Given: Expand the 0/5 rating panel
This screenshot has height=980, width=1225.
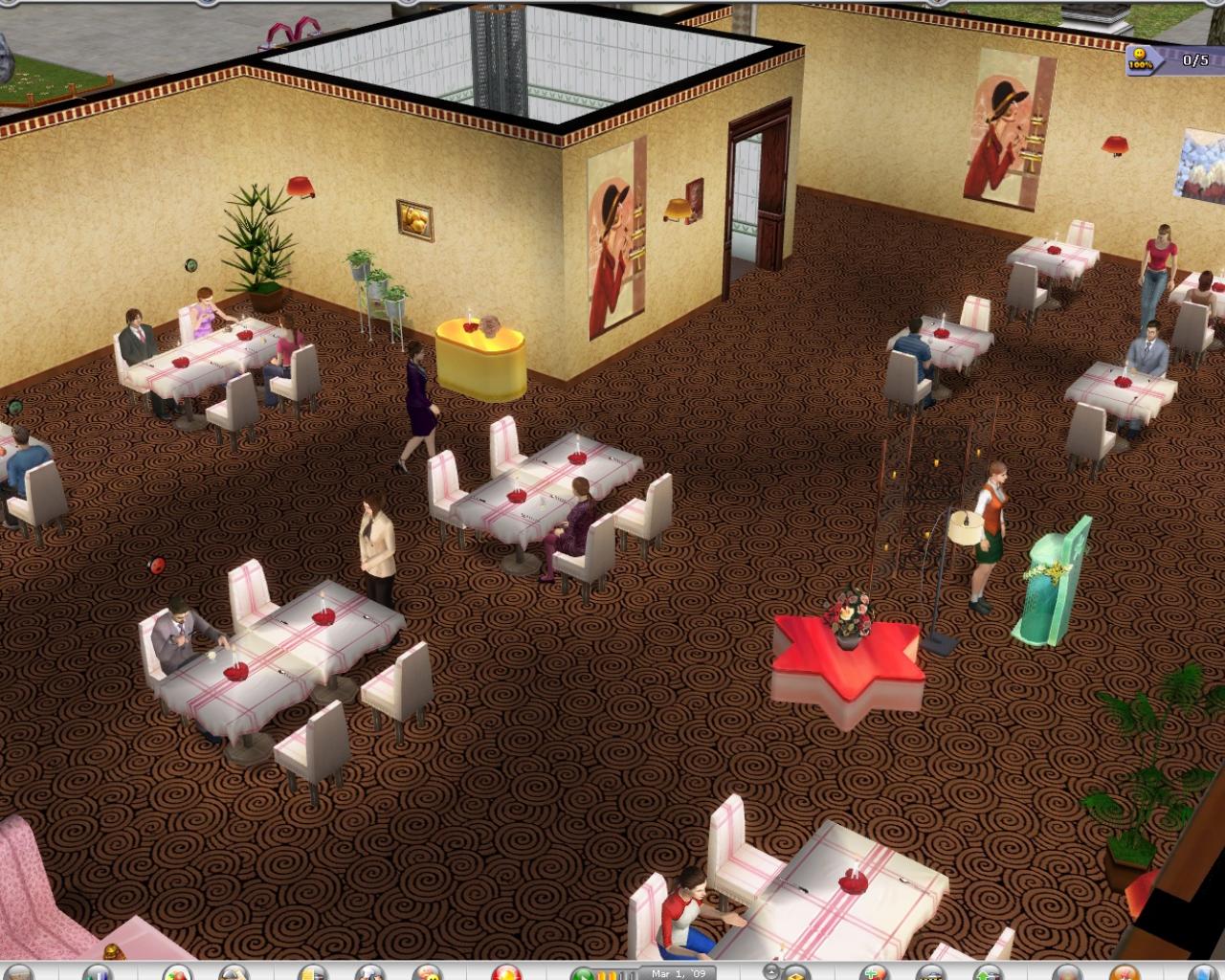Looking at the screenshot, I should pyautogui.click(x=1193, y=58).
